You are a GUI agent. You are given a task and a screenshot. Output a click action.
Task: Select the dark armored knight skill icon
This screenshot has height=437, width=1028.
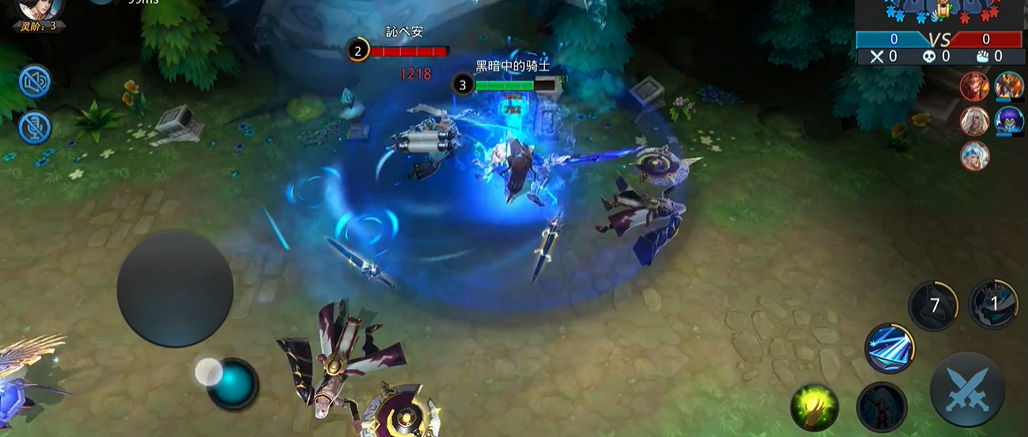click(882, 407)
